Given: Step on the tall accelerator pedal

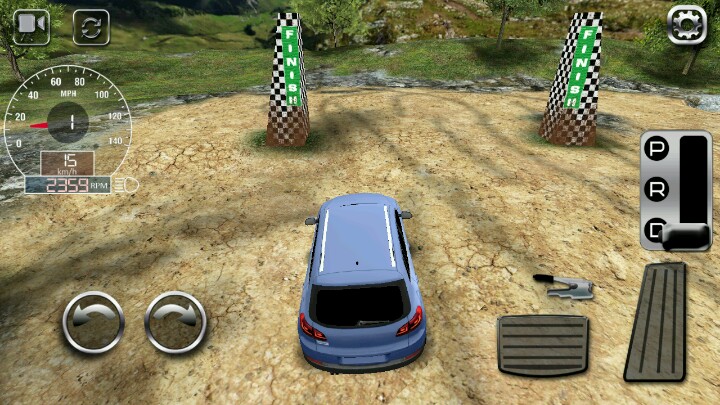Looking at the screenshot, I should 657,321.
